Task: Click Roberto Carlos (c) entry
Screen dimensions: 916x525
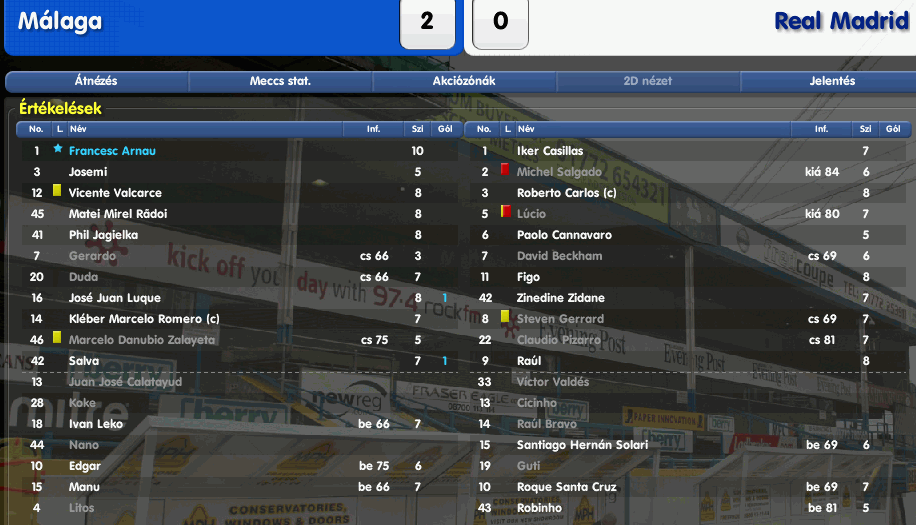Action: coord(566,193)
